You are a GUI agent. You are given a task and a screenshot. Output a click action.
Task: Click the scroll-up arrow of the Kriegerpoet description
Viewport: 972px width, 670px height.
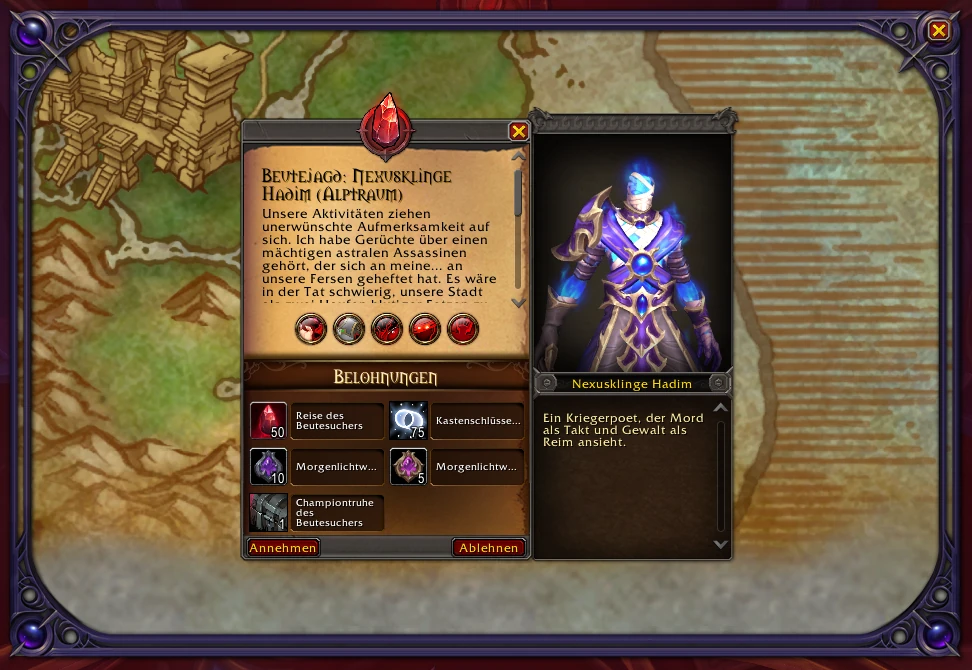[720, 408]
